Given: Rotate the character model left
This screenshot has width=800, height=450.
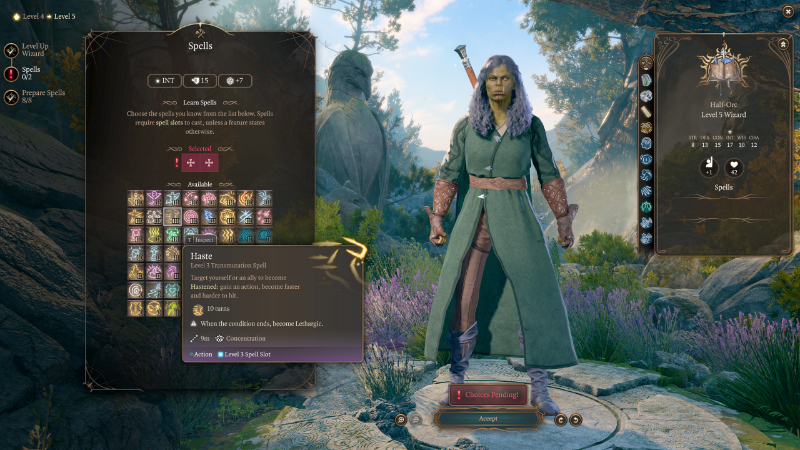Looking at the screenshot, I should (x=561, y=419).
